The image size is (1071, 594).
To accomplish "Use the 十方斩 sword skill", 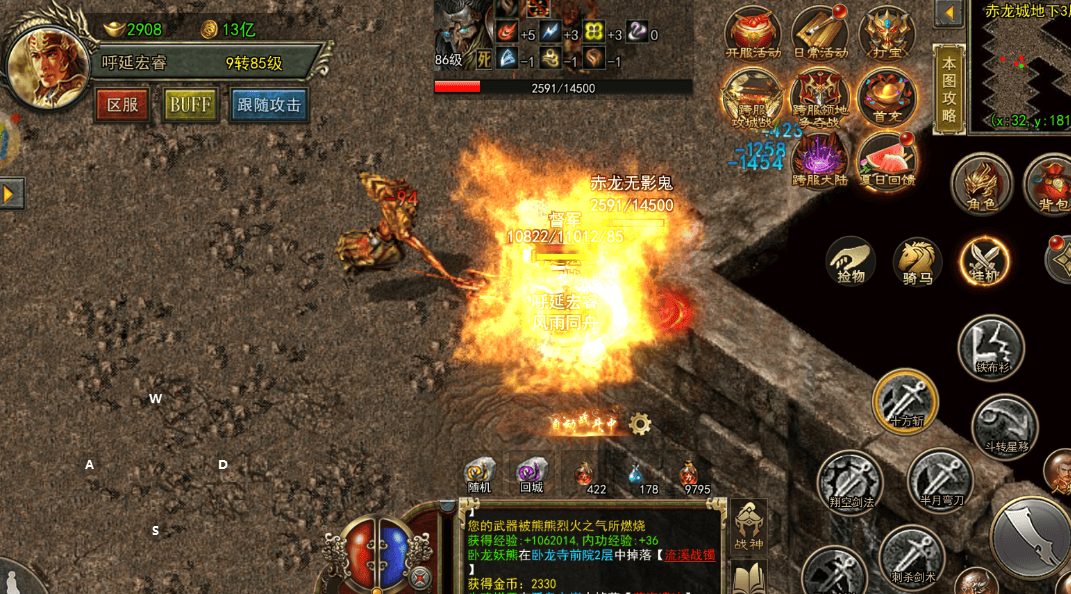I will click(905, 402).
